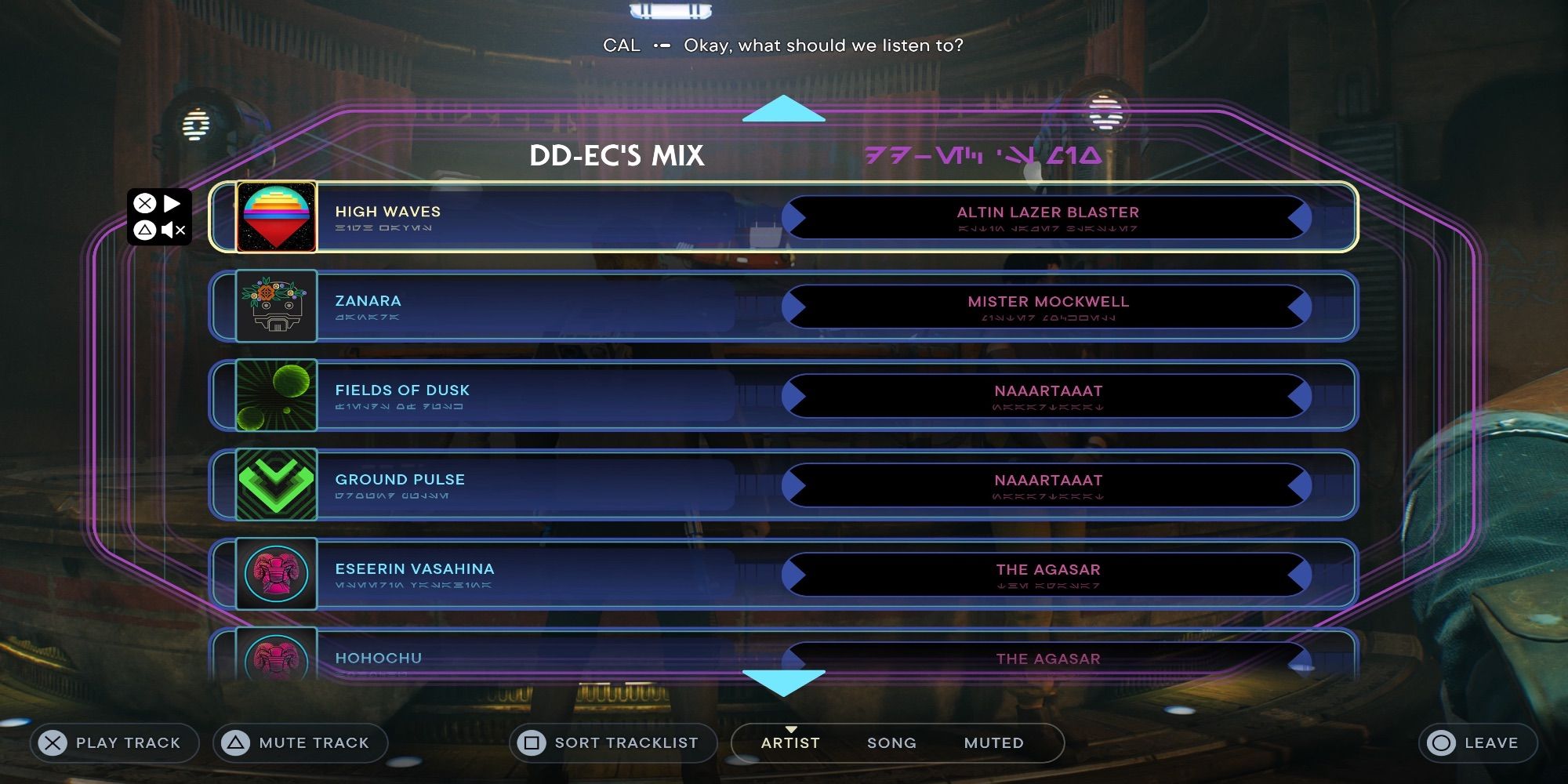Switch sorting to the Song tab

891,742
